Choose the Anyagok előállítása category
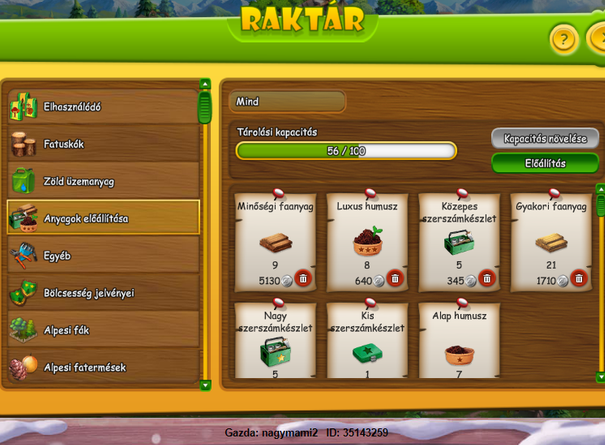 click(102, 218)
